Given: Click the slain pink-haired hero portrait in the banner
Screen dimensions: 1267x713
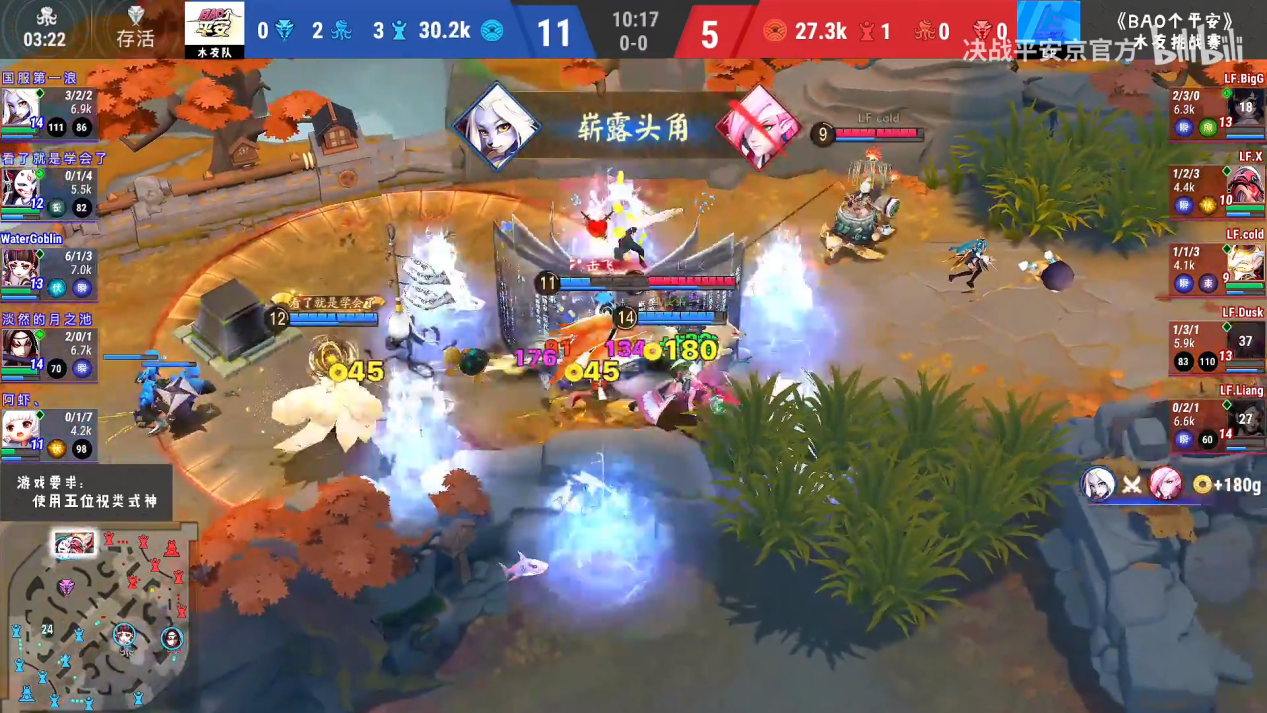Looking at the screenshot, I should (x=760, y=127).
